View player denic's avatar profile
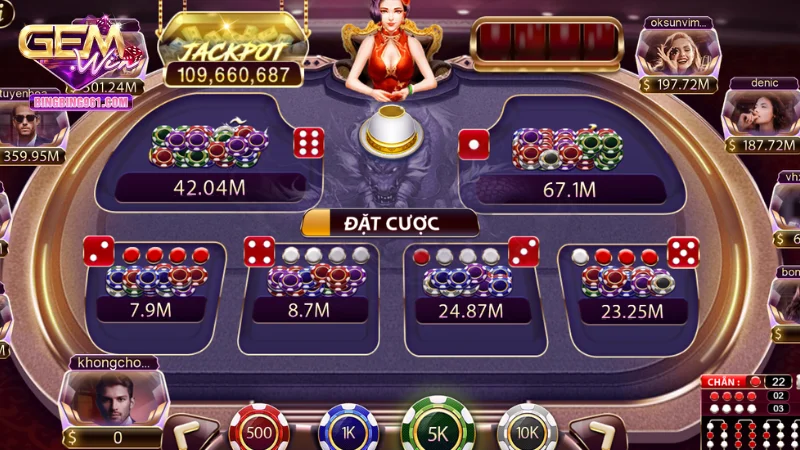Viewport: 800px width, 450px height. point(757,111)
